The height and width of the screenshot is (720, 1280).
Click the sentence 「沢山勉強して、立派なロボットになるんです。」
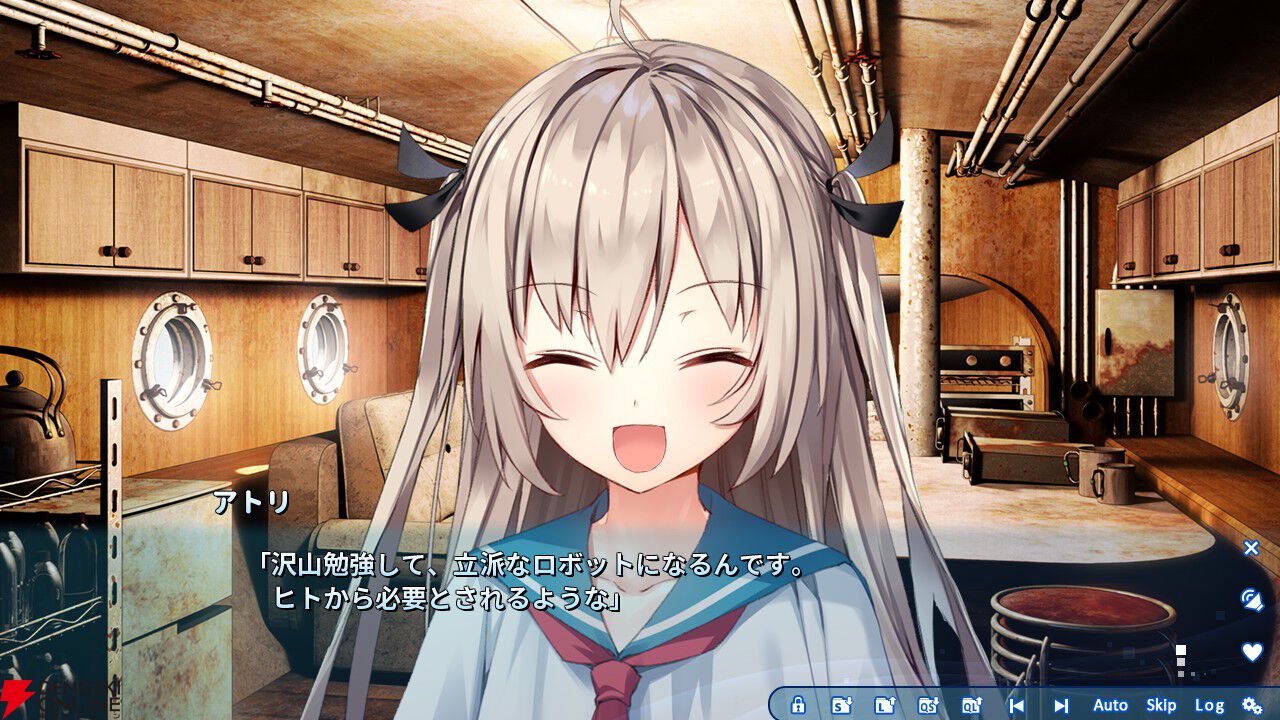click(x=535, y=566)
